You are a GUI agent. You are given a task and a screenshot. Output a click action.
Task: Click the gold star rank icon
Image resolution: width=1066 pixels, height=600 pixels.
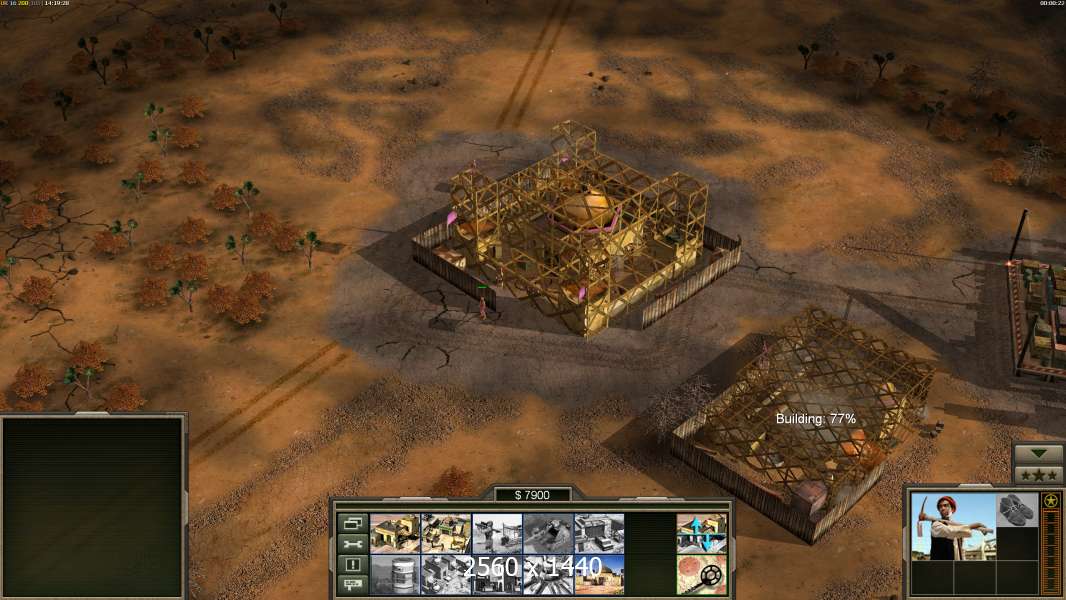[1051, 501]
